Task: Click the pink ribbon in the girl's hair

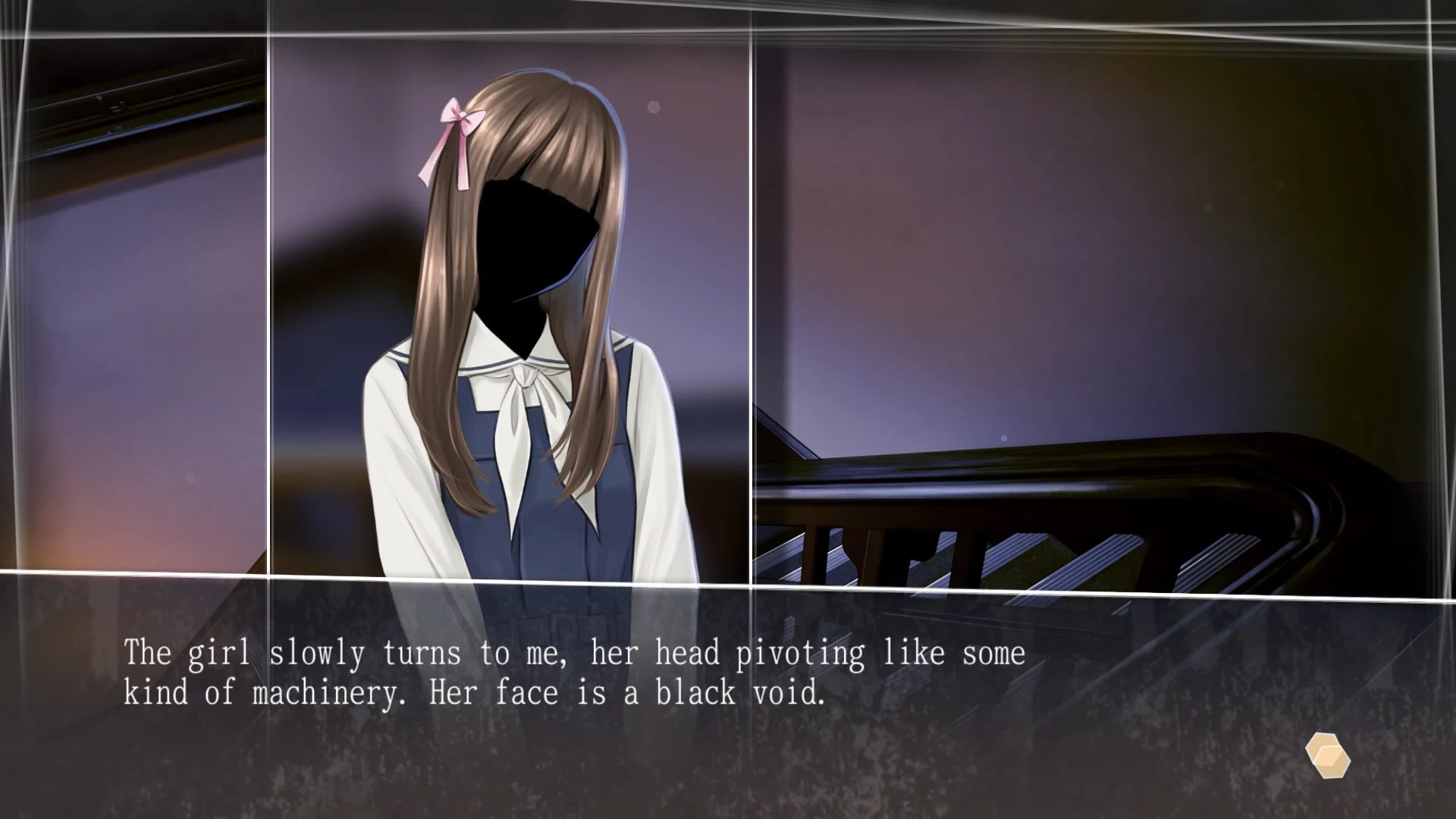Action: [455, 120]
